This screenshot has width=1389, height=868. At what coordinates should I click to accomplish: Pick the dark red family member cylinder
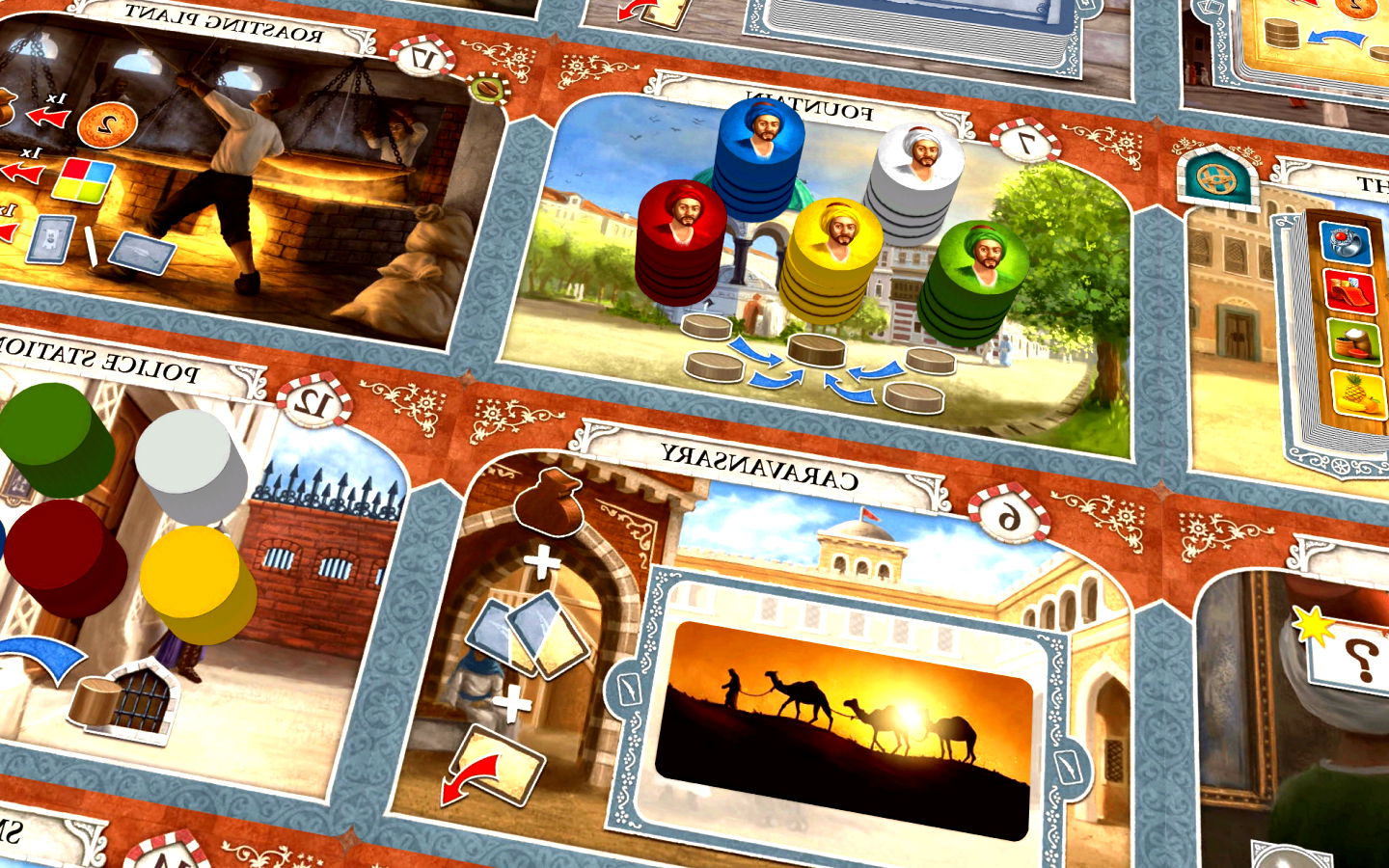pyautogui.click(x=66, y=557)
